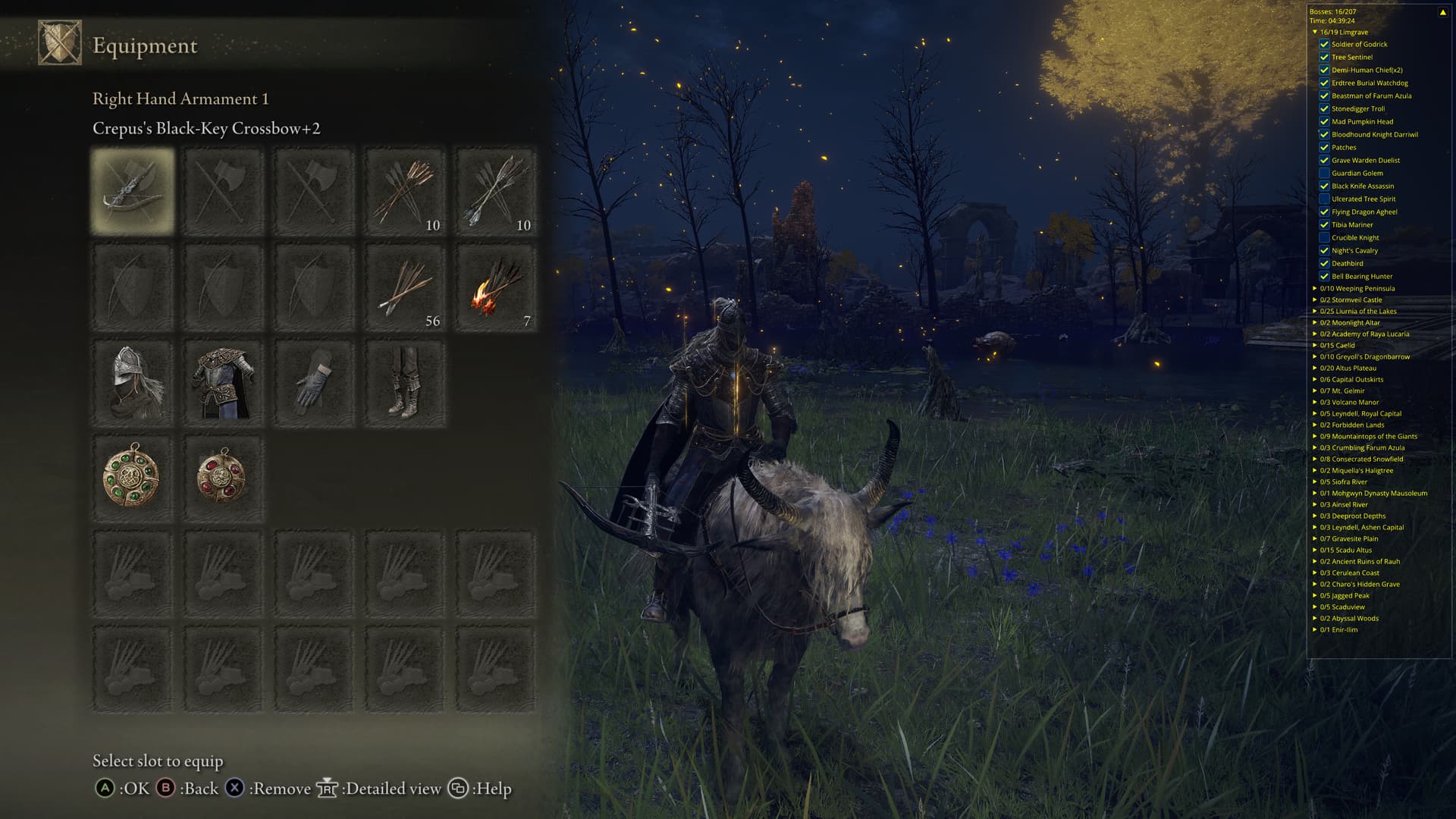Select the fire arrows slot with 7
The width and height of the screenshot is (1456, 819).
click(x=496, y=287)
